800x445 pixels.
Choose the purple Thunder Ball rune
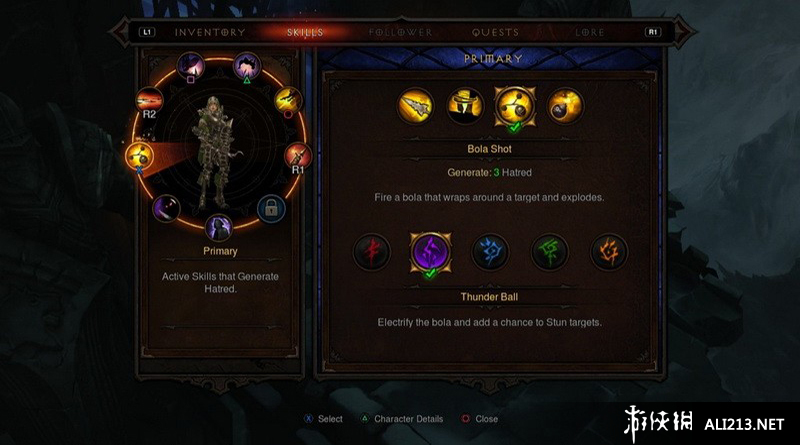click(431, 251)
